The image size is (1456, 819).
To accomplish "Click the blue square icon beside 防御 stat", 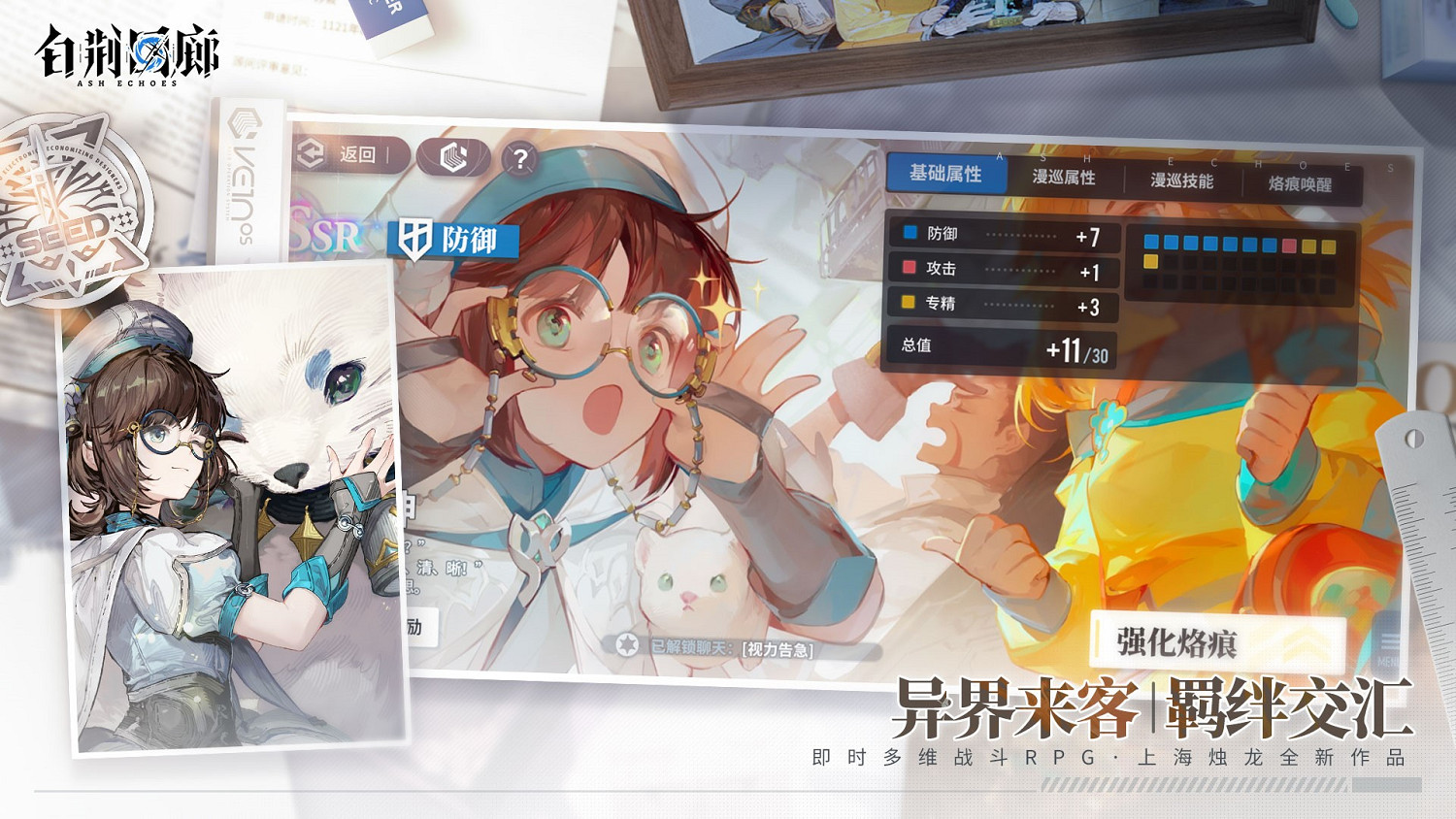I will (x=908, y=233).
